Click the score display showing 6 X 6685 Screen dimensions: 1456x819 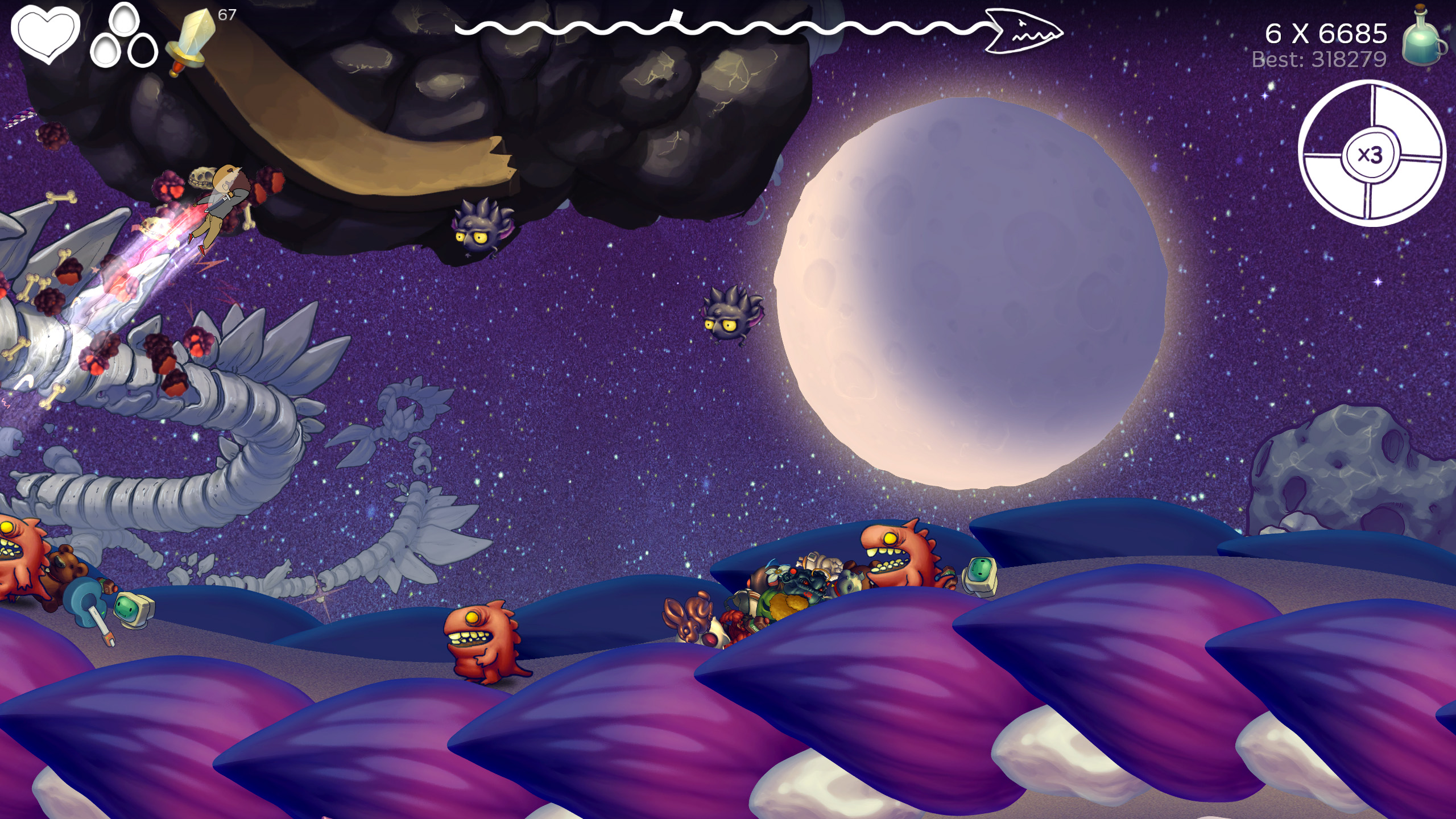click(x=1325, y=34)
